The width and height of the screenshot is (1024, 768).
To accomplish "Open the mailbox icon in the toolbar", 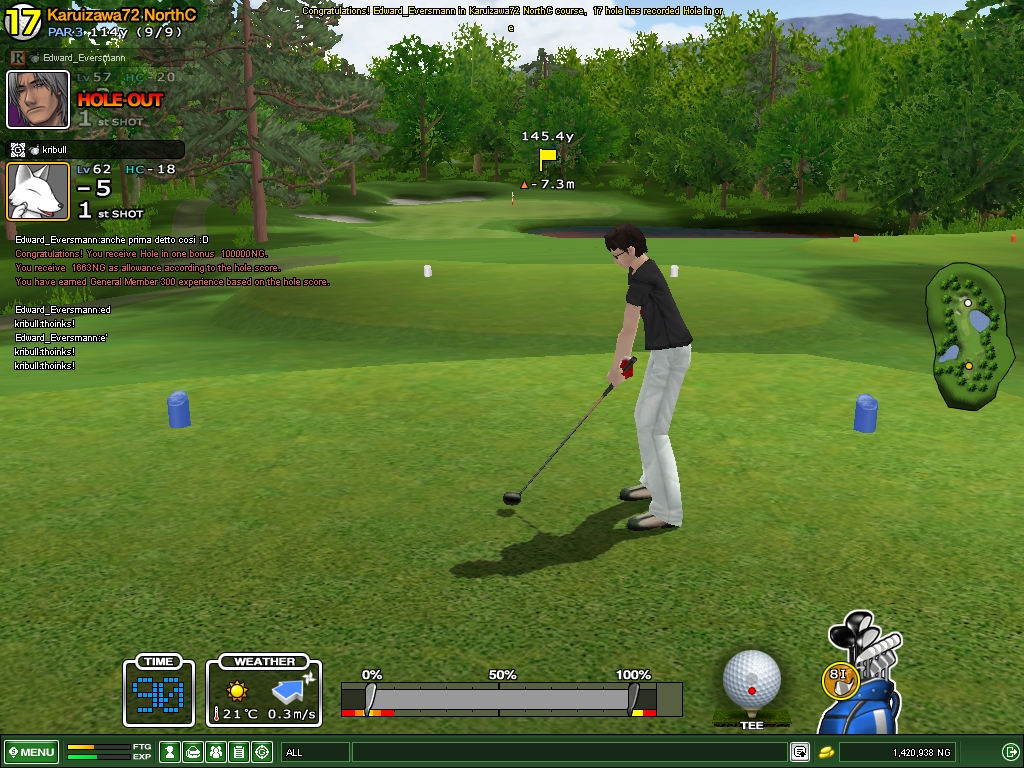I will [194, 752].
